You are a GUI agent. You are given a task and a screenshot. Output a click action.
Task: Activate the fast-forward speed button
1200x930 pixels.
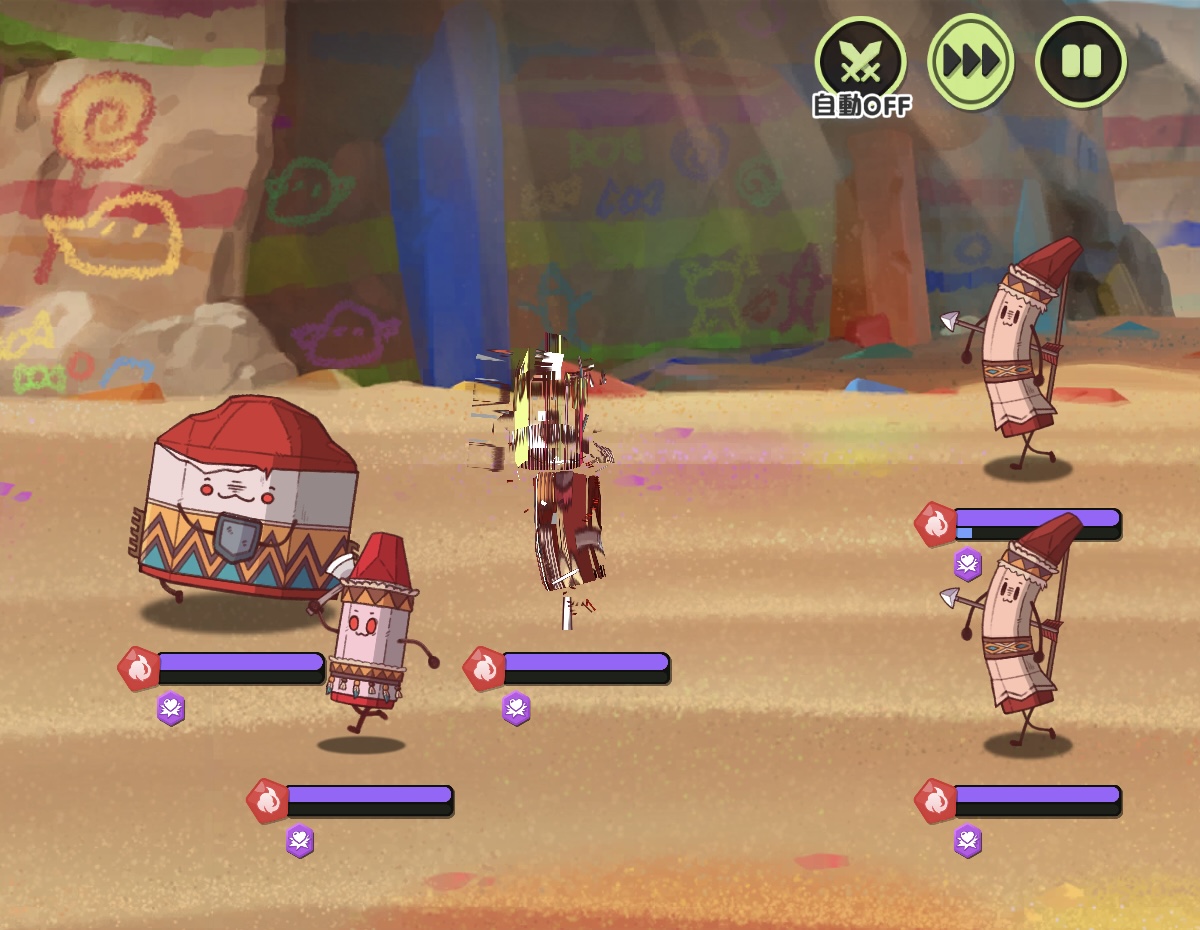970,62
